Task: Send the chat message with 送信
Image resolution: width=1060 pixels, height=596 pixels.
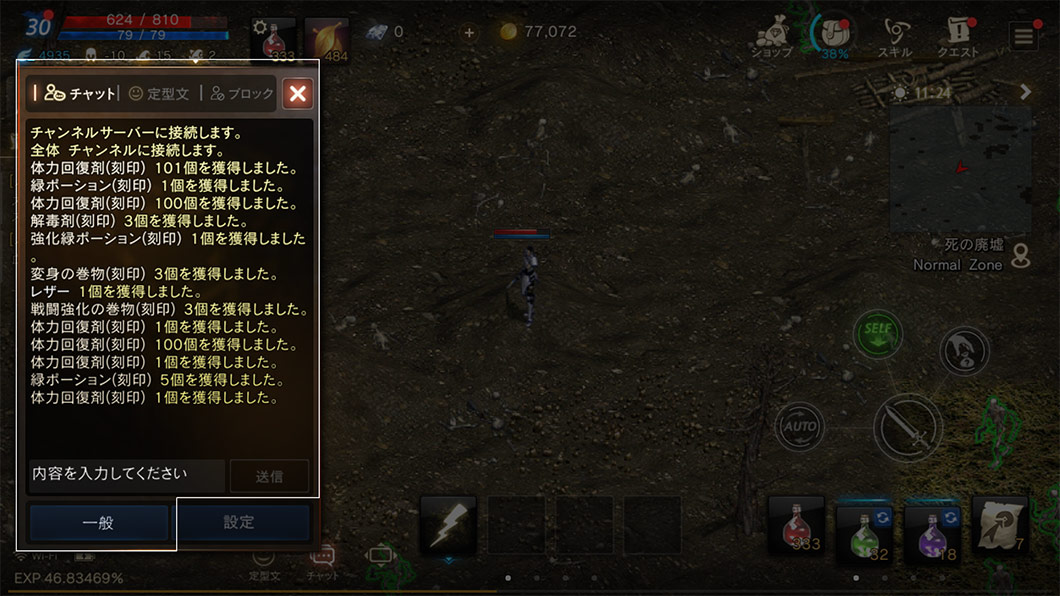Action: 269,477
